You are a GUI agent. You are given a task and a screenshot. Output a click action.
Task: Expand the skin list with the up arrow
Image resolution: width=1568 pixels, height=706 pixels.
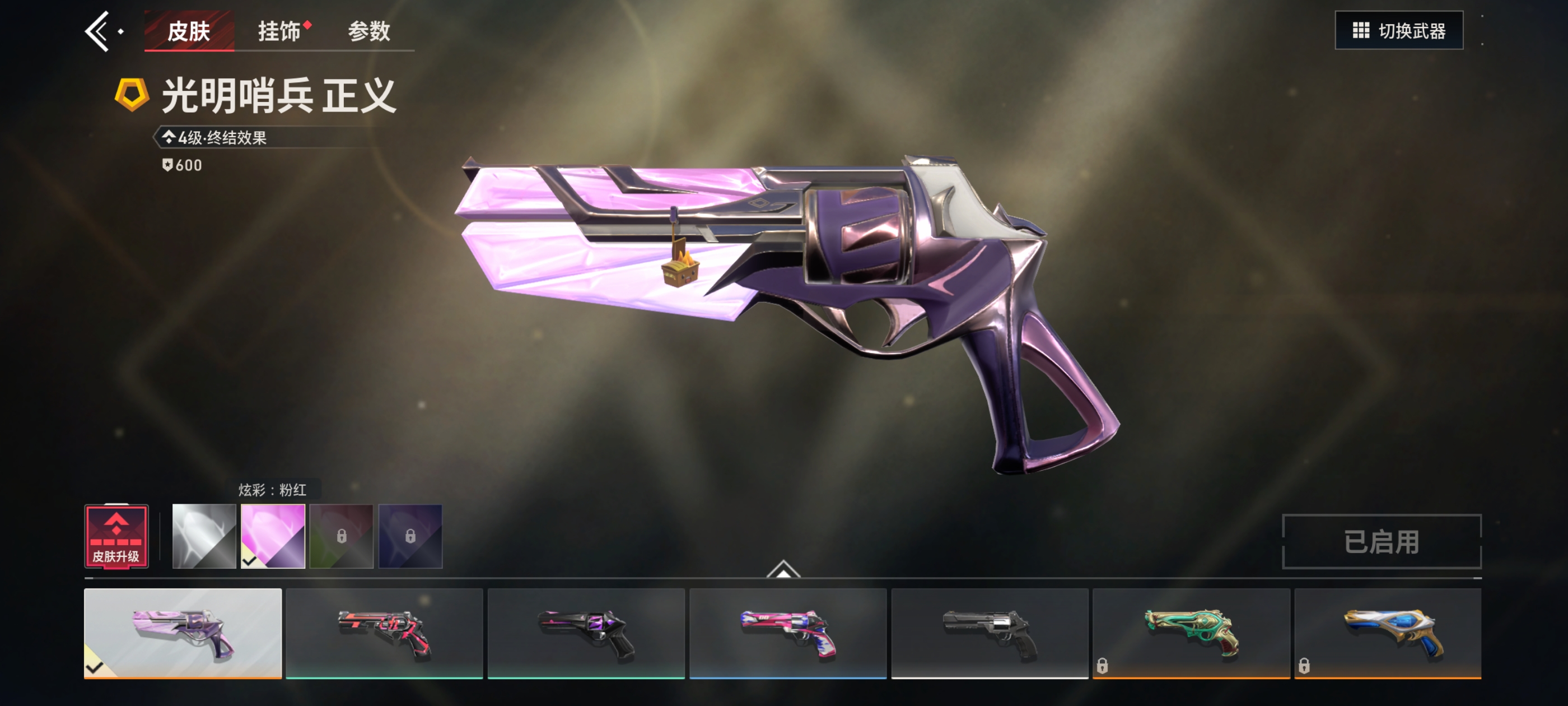(783, 569)
